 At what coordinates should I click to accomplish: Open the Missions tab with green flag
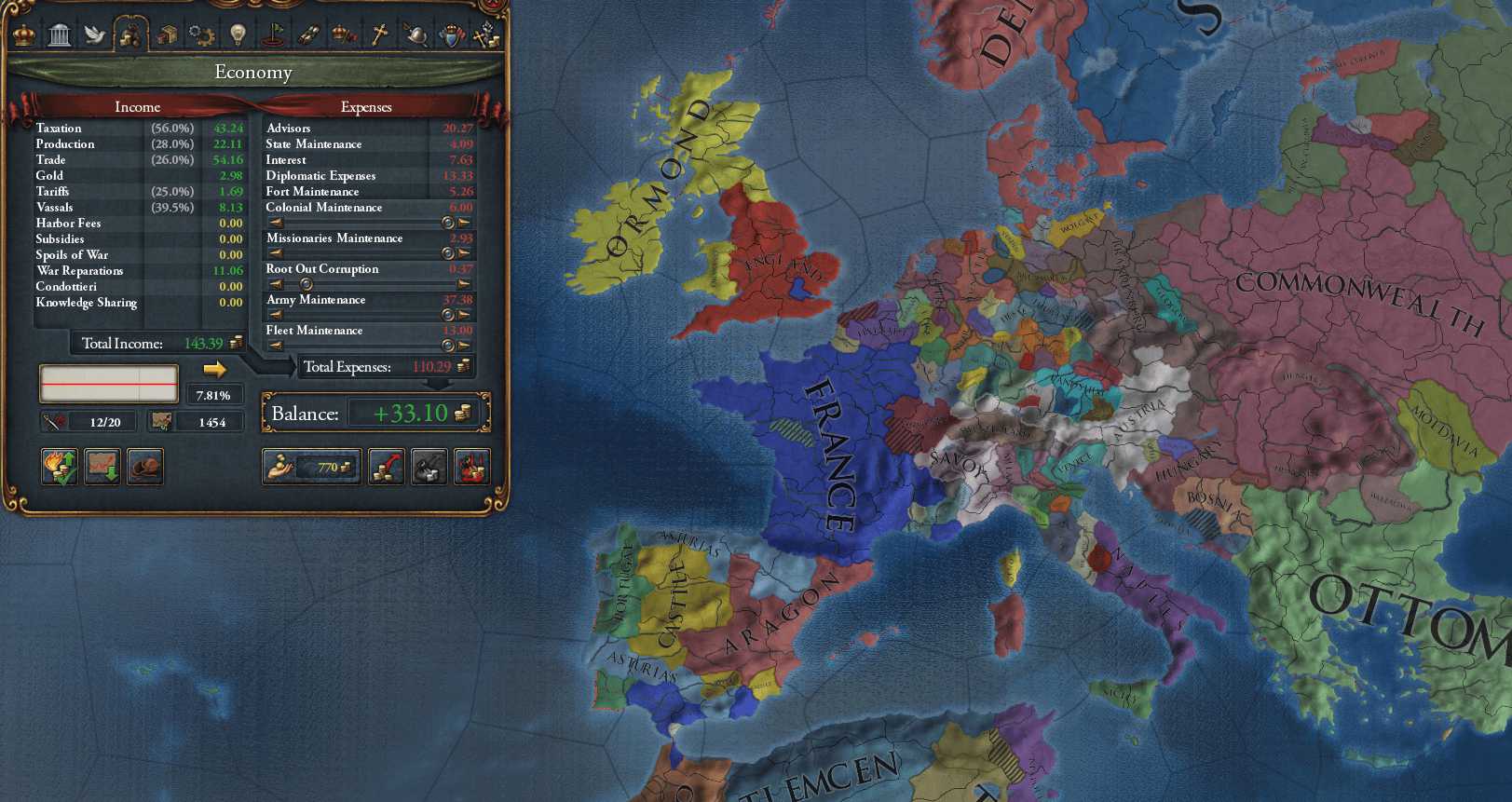(273, 35)
